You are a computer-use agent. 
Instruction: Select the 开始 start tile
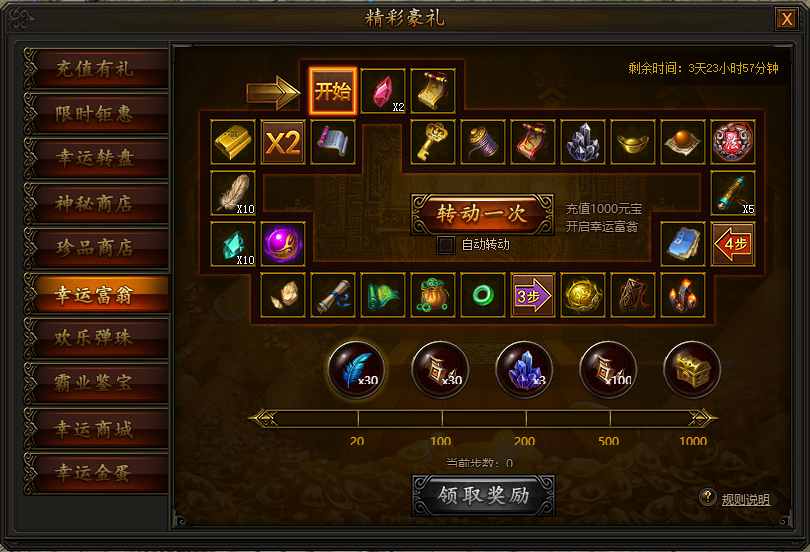pyautogui.click(x=333, y=92)
